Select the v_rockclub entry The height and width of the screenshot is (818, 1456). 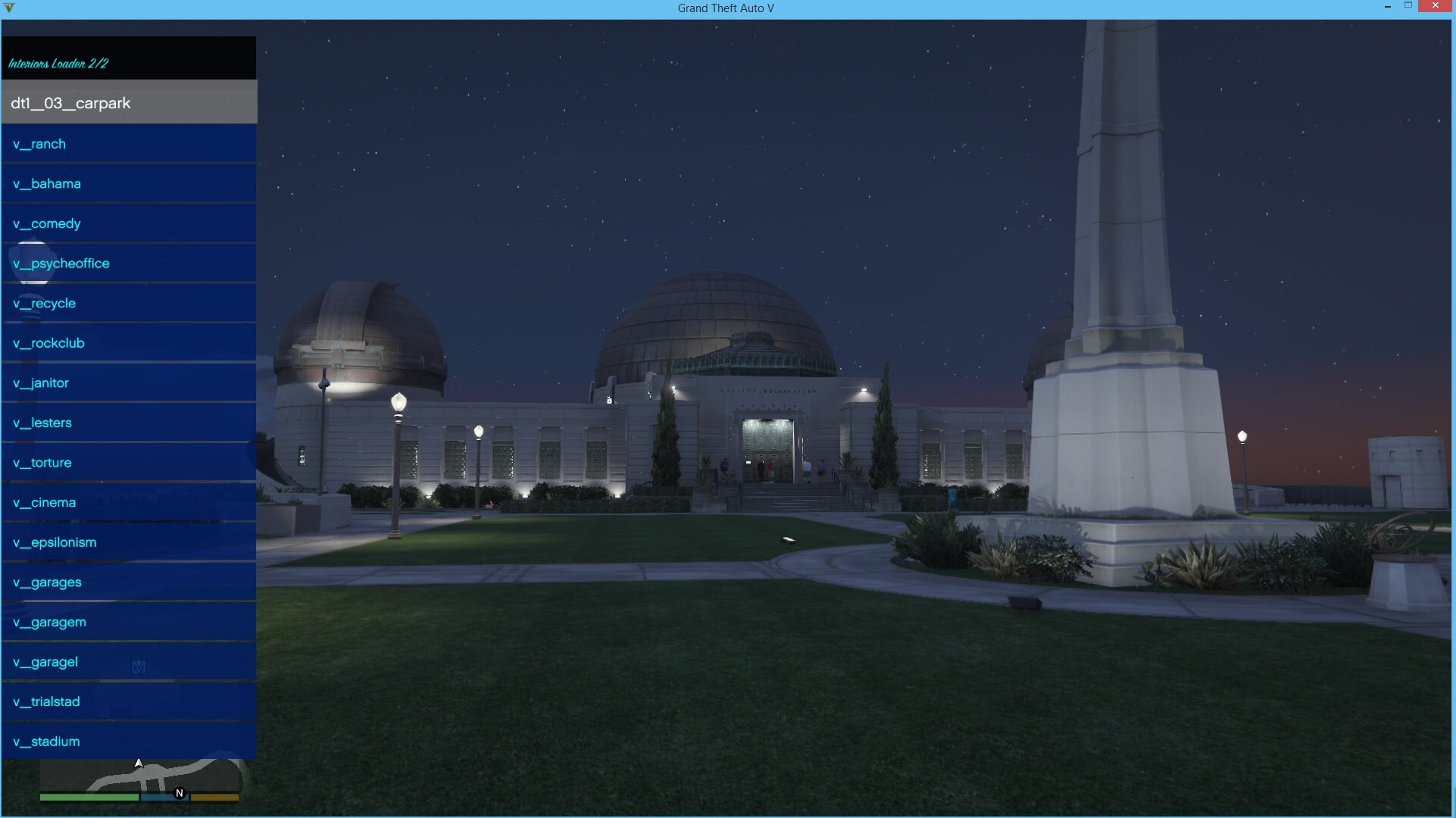click(129, 343)
